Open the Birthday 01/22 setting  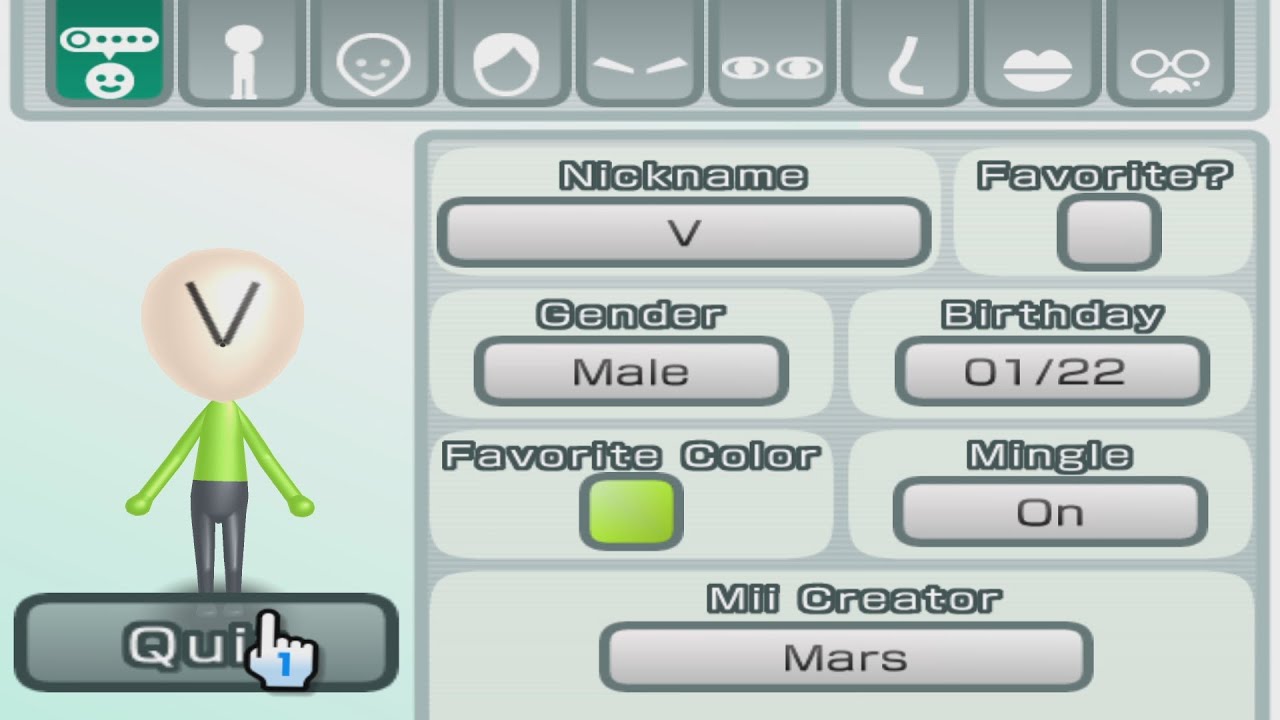point(1050,371)
